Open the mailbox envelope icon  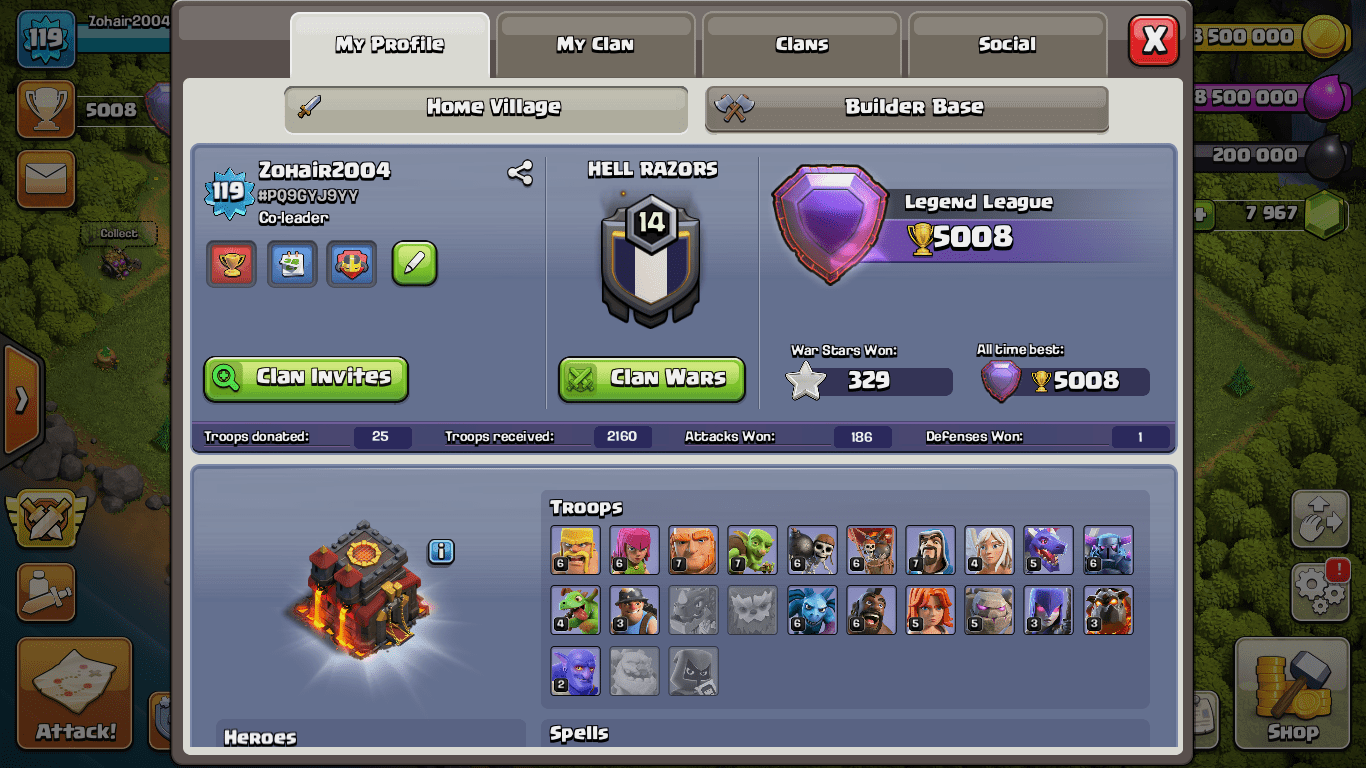(46, 180)
